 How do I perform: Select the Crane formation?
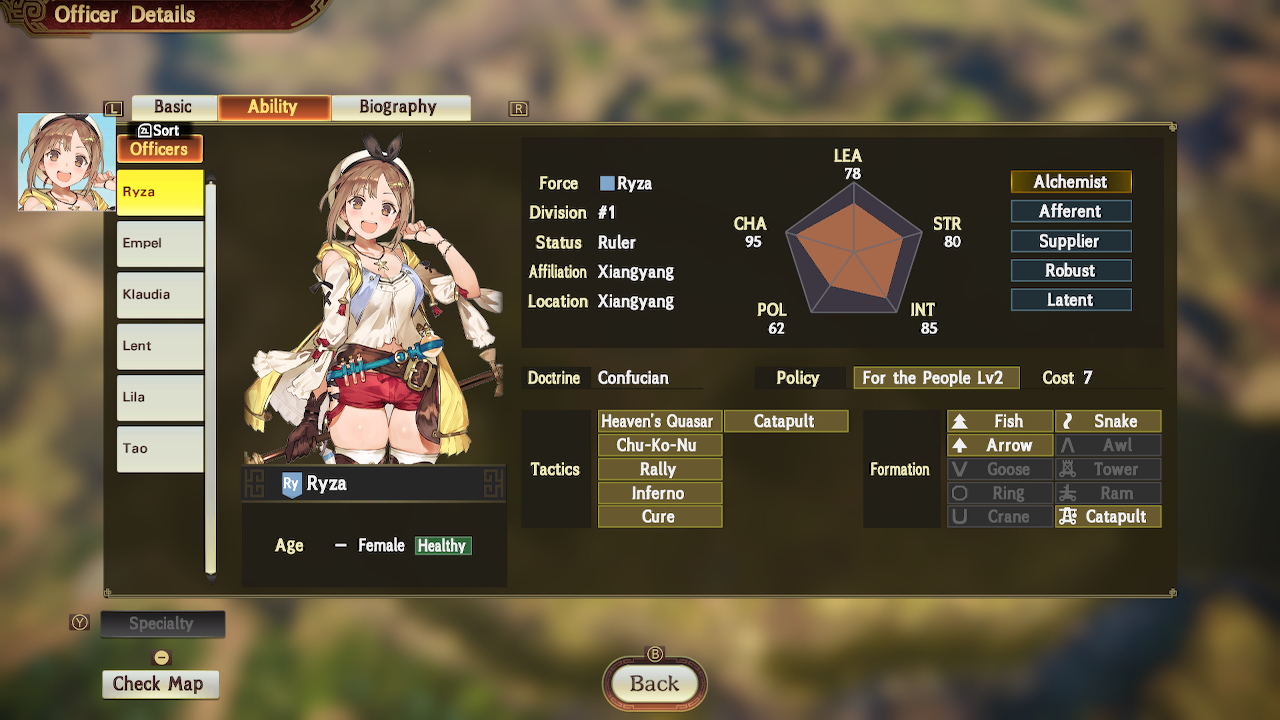pyautogui.click(x=999, y=516)
